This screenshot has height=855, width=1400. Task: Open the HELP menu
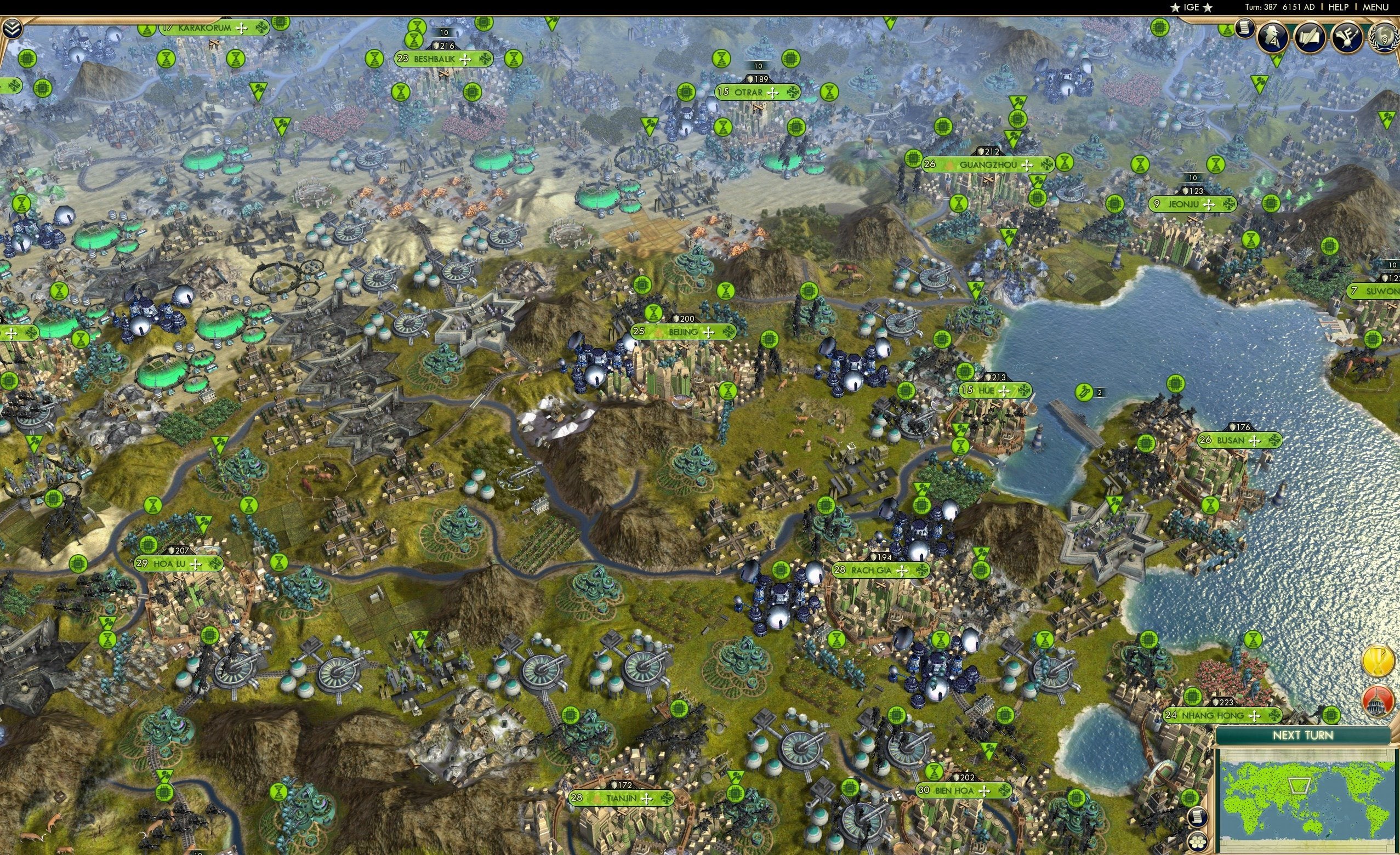point(1339,7)
